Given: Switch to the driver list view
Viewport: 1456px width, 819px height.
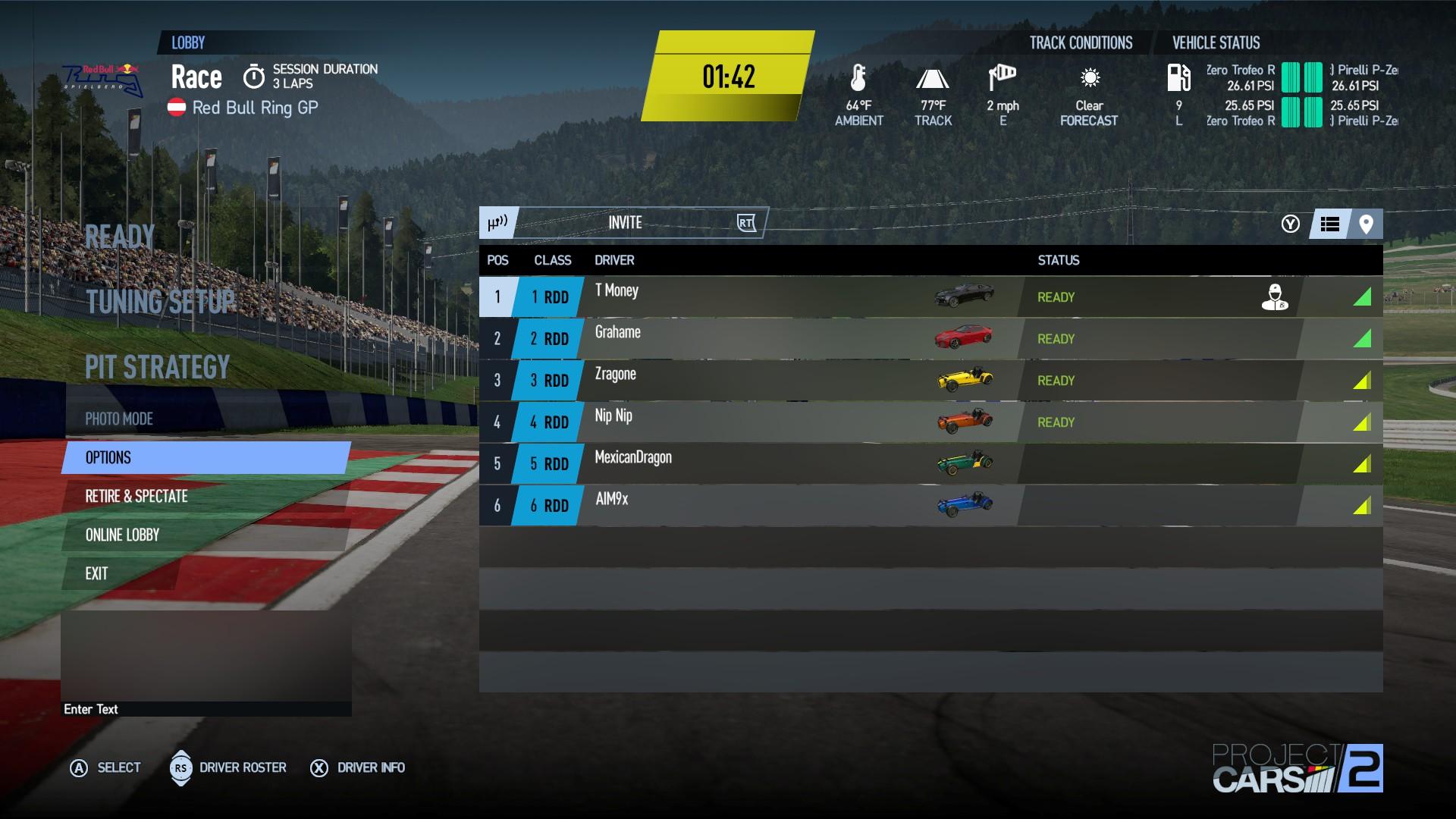Looking at the screenshot, I should tap(1329, 224).
